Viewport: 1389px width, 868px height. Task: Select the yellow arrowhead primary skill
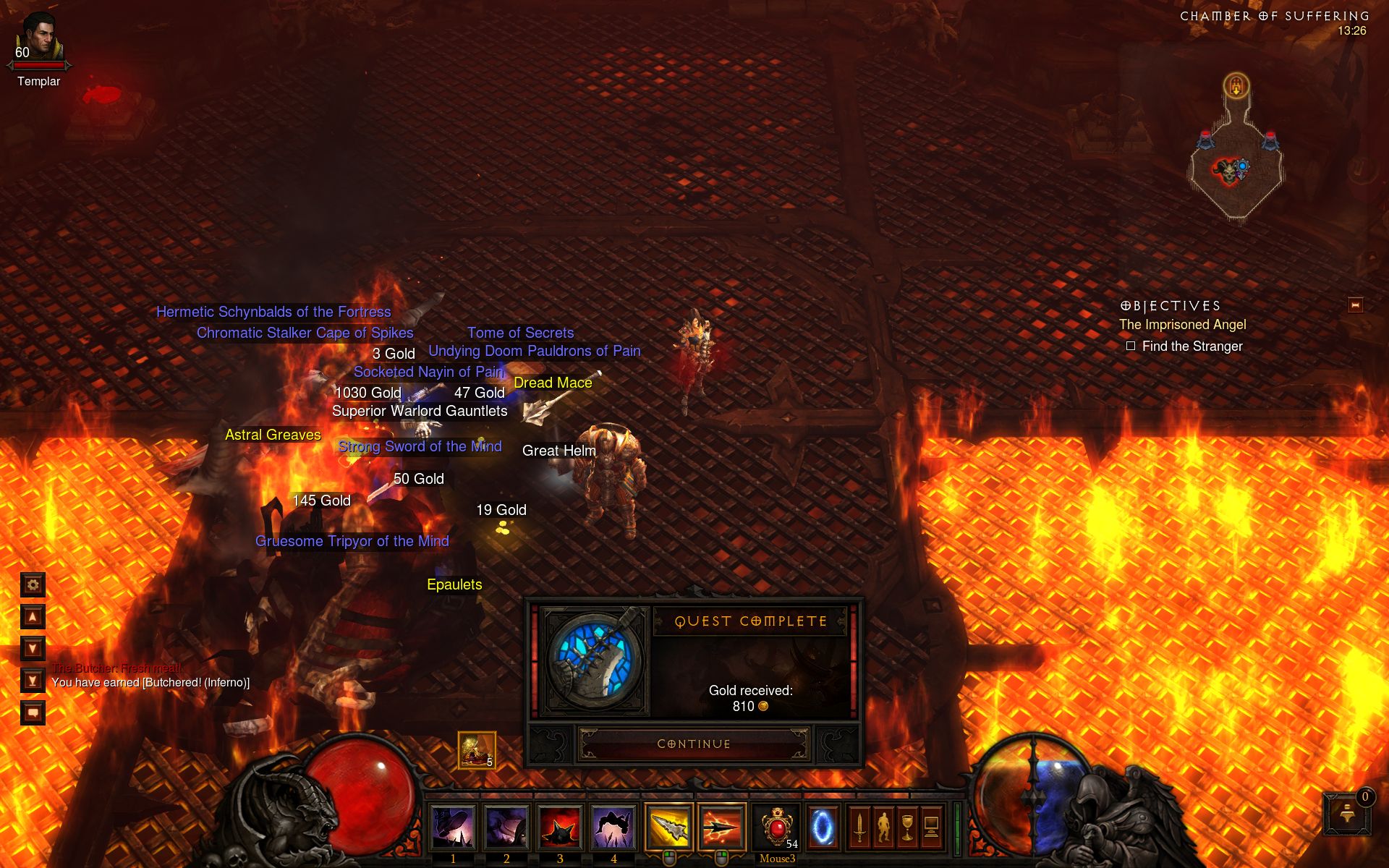[x=668, y=827]
